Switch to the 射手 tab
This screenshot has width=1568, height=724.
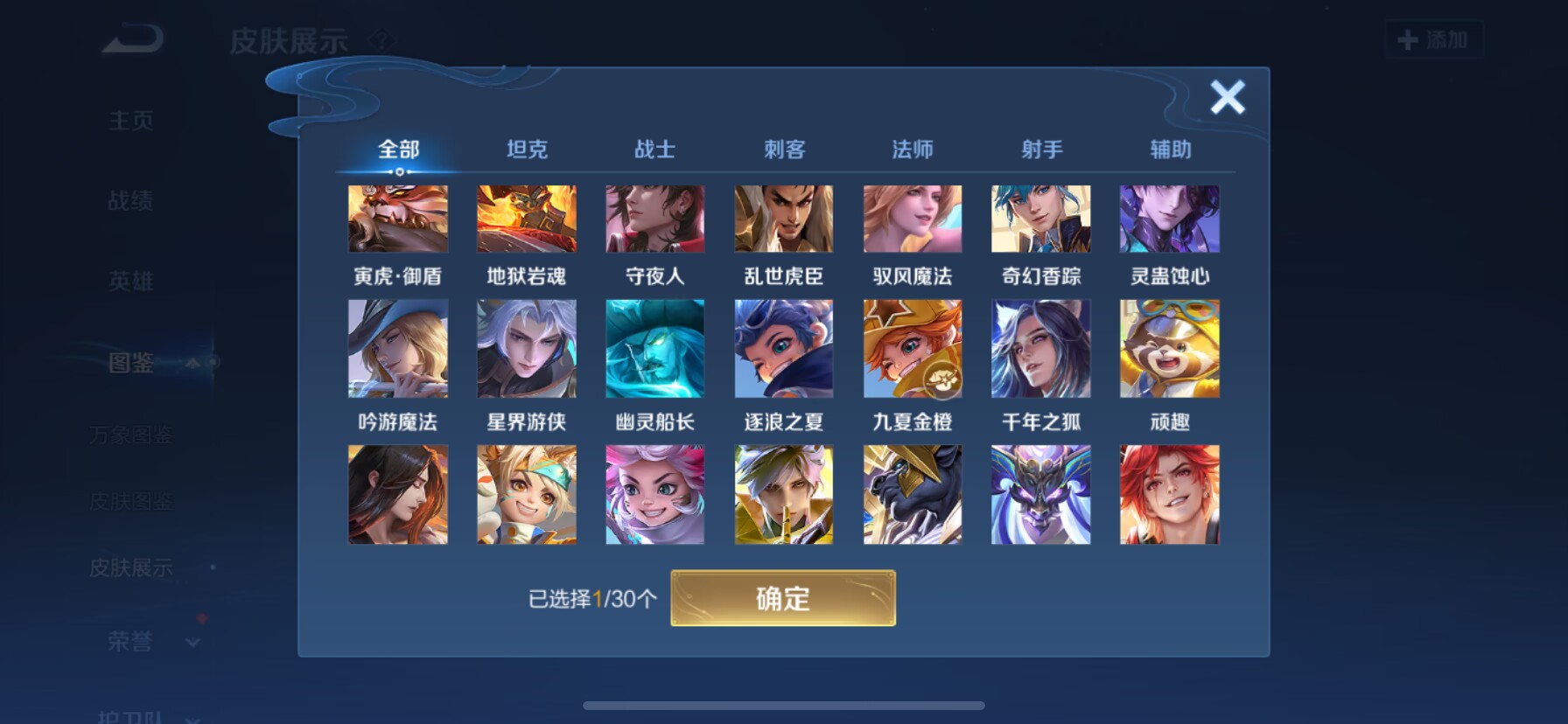pyautogui.click(x=1040, y=150)
